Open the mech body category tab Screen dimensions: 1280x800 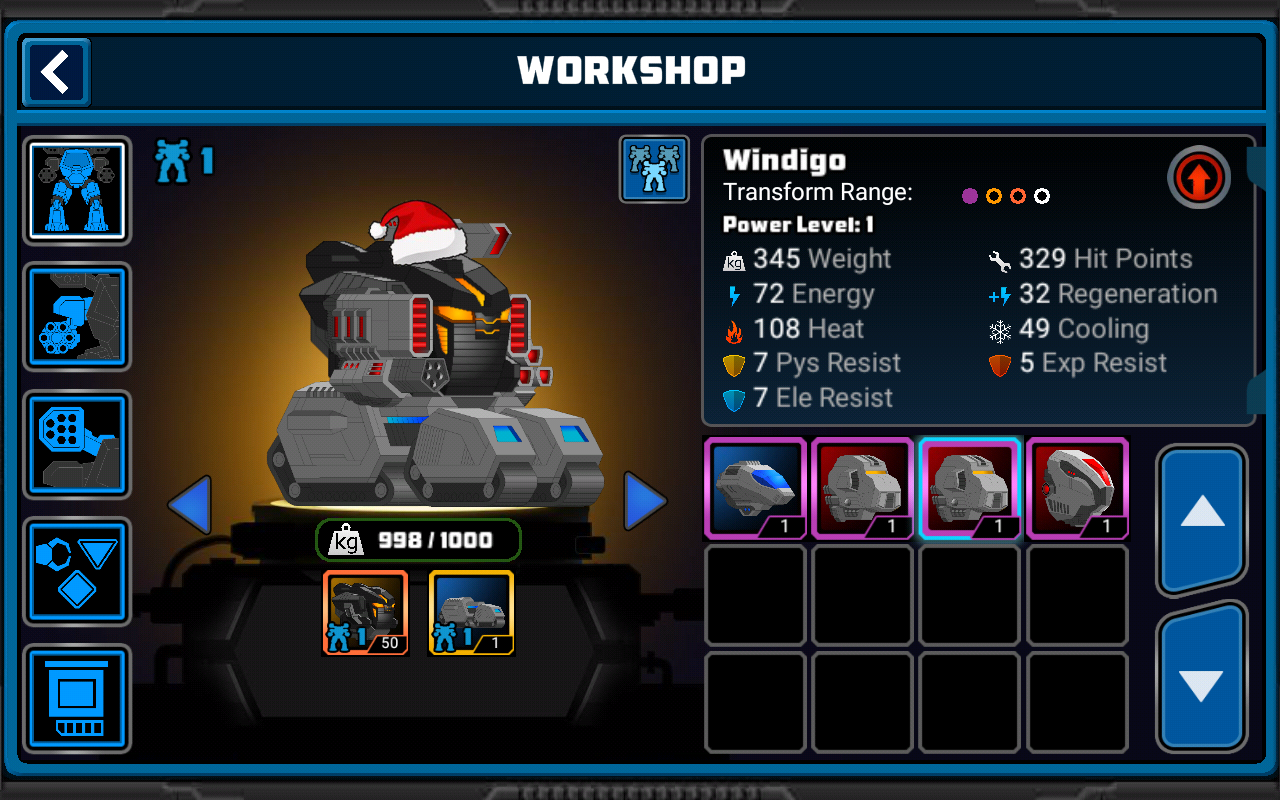(77, 190)
